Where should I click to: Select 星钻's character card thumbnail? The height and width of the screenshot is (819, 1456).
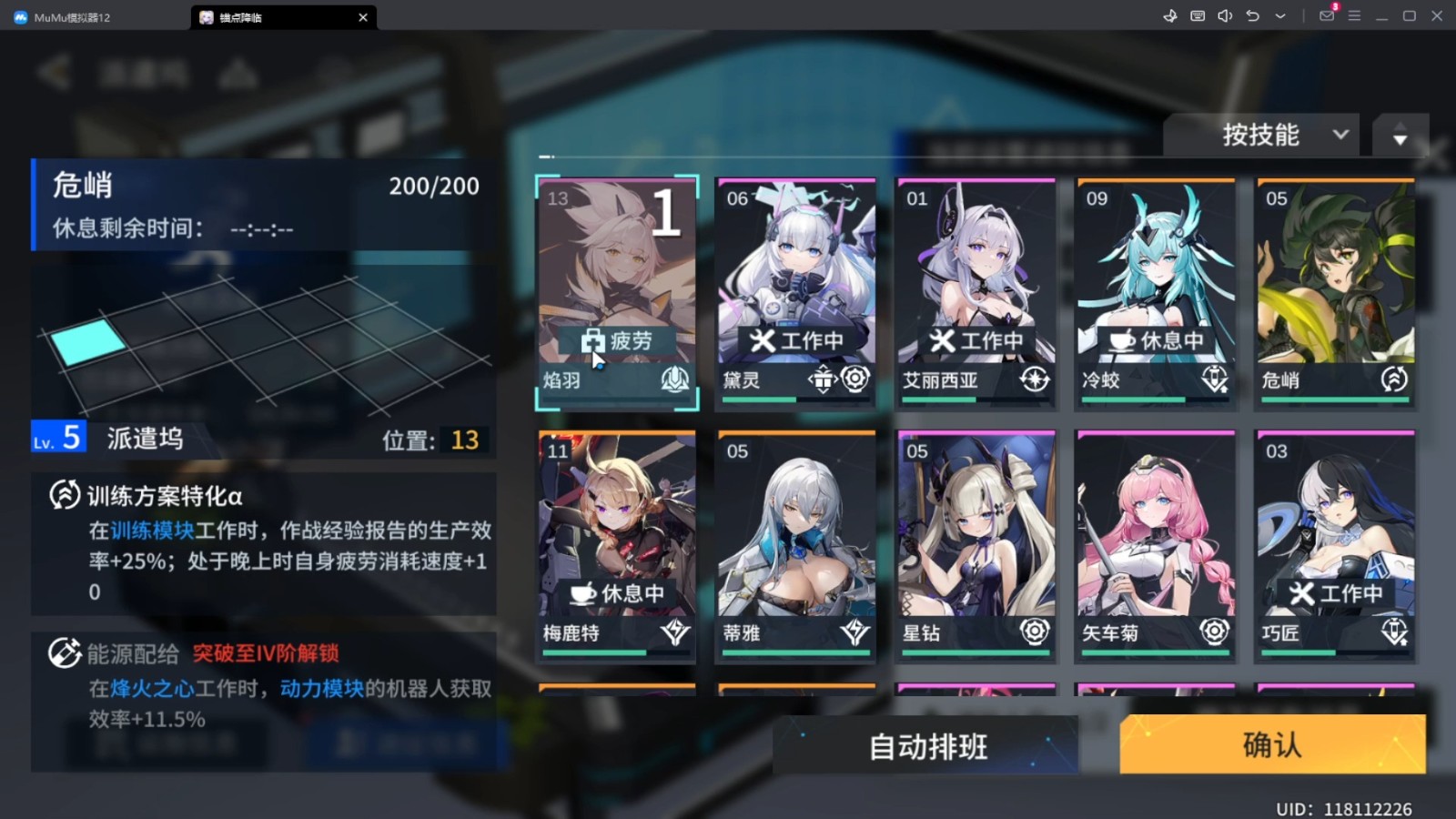976,528
